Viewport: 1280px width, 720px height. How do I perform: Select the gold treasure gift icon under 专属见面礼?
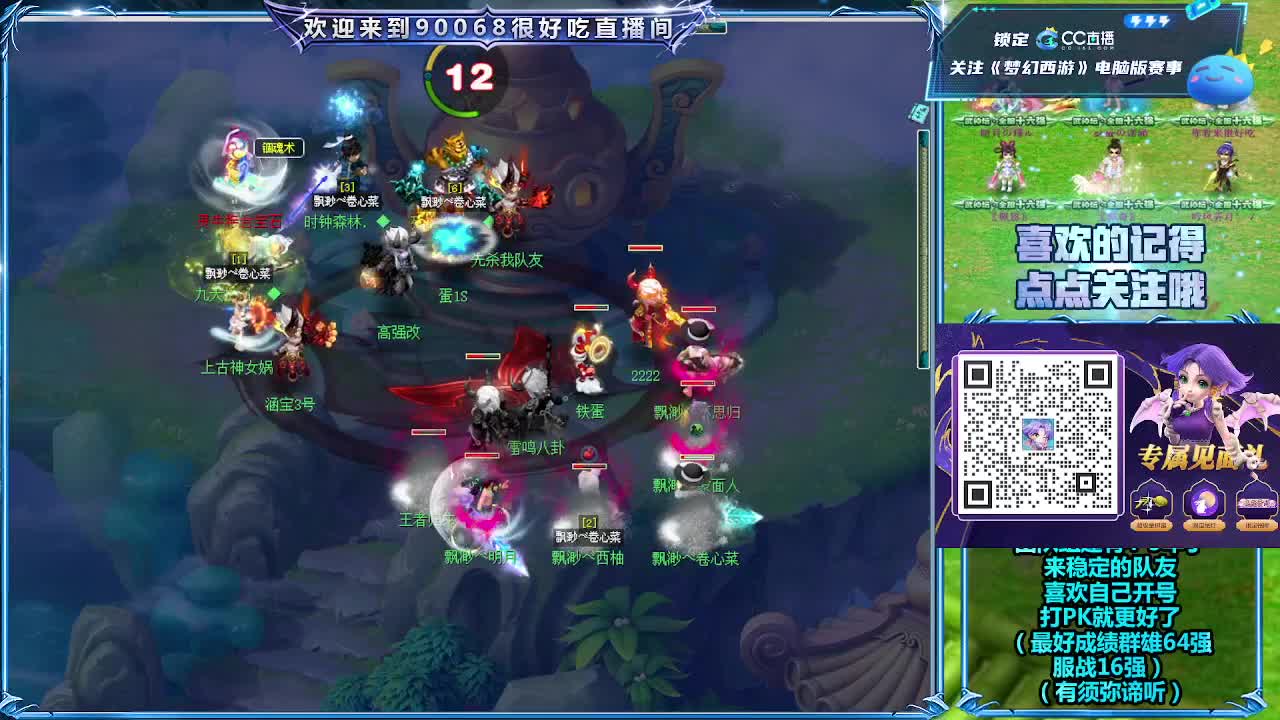pos(1151,501)
